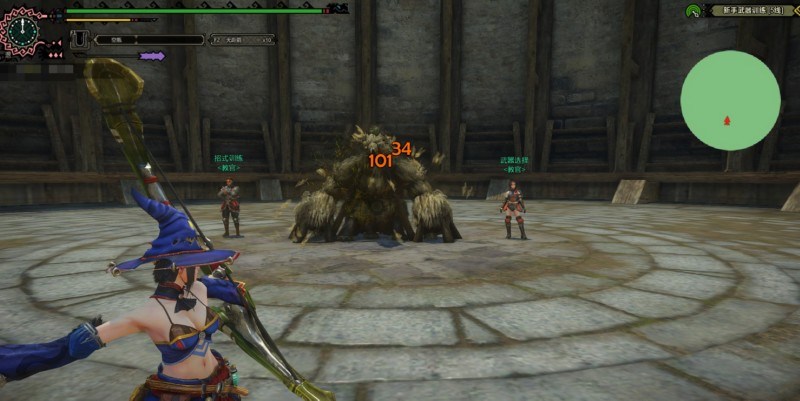This screenshot has height=401, width=800.
Task: Click the circular green minimap
Action: [730, 101]
